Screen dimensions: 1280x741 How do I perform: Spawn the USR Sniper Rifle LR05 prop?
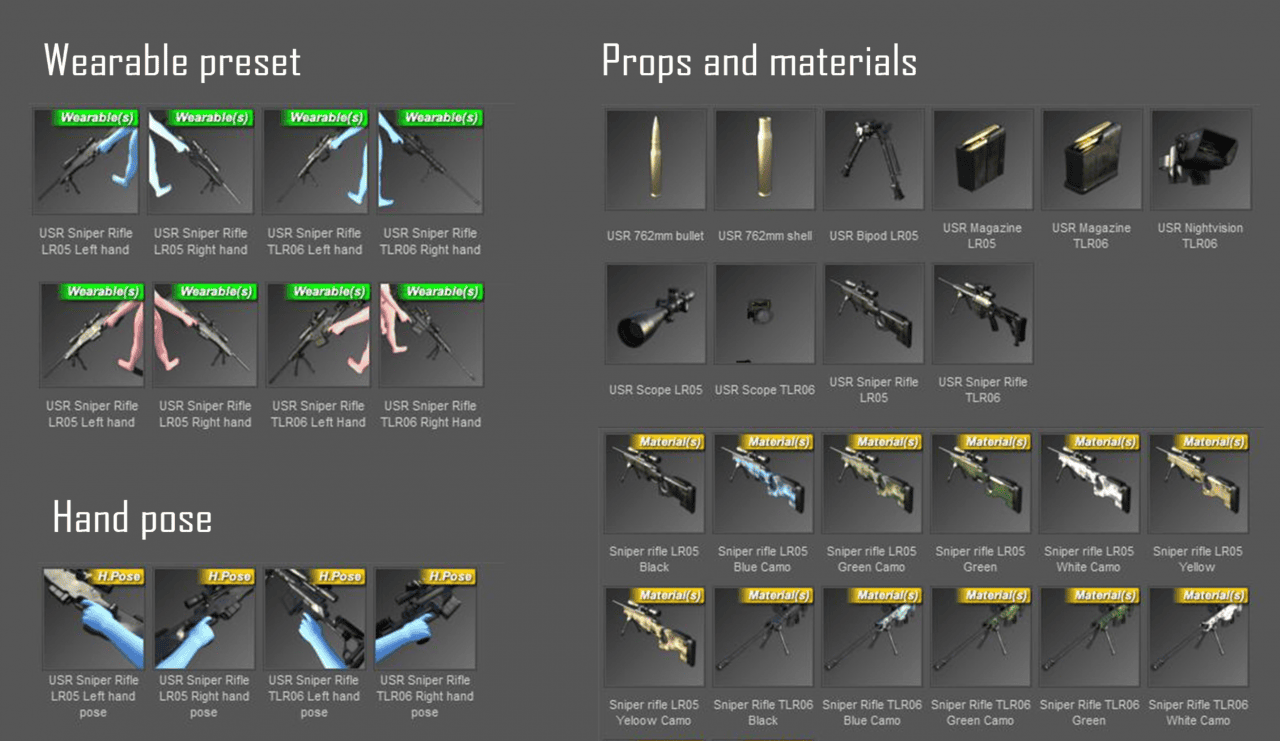[873, 312]
